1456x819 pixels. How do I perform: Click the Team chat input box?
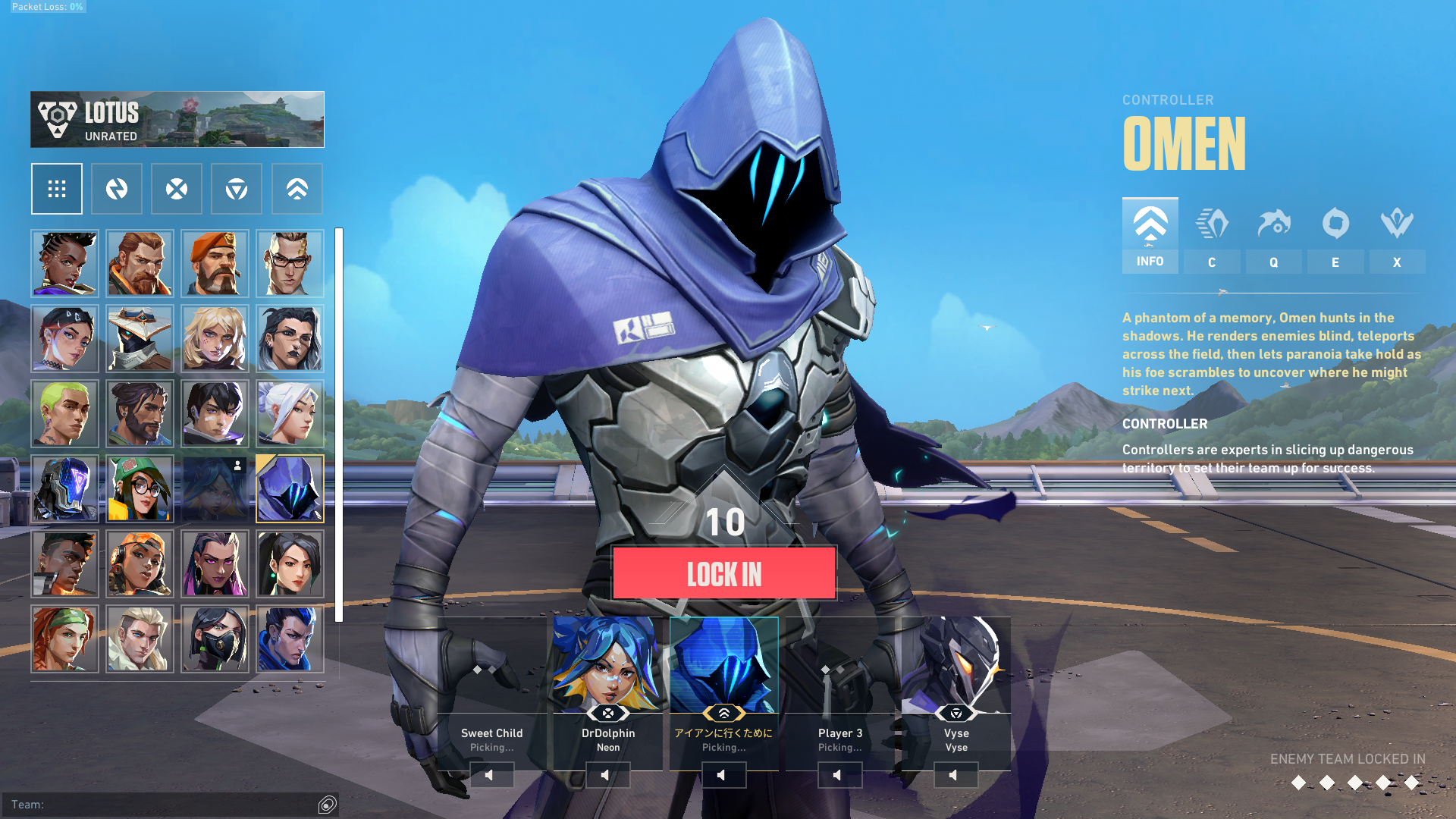click(163, 805)
